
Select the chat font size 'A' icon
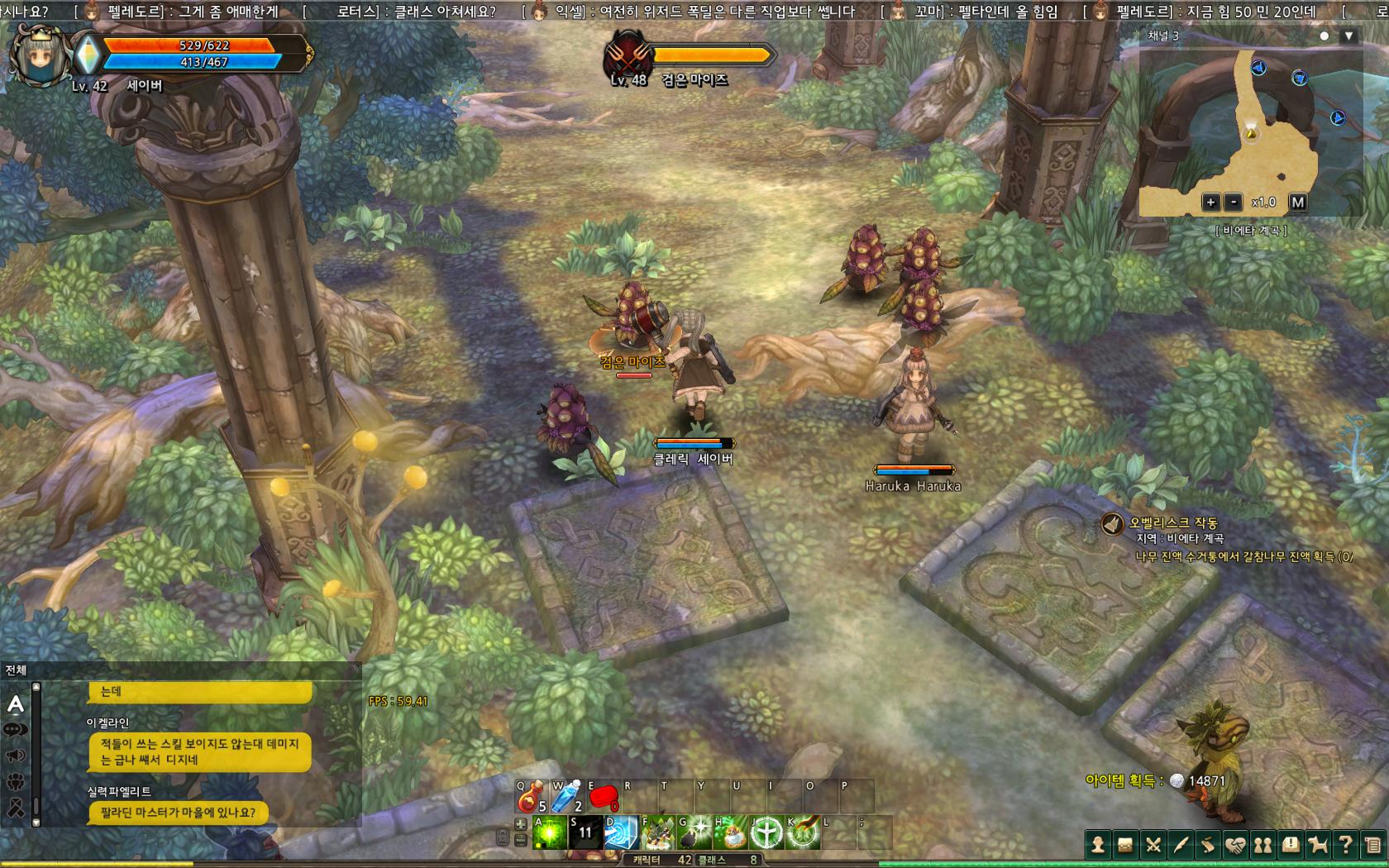point(16,704)
